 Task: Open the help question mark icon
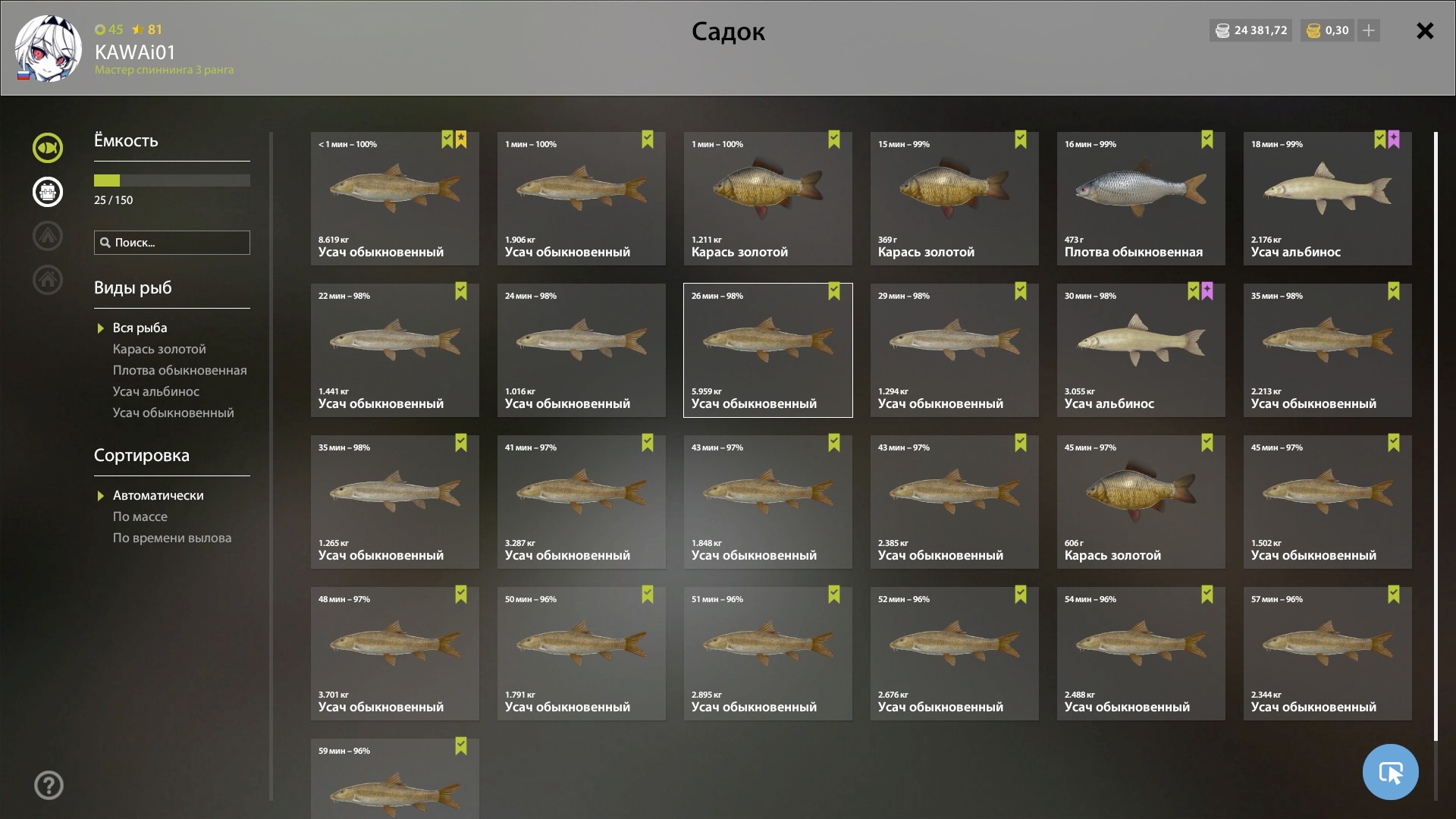pyautogui.click(x=49, y=786)
